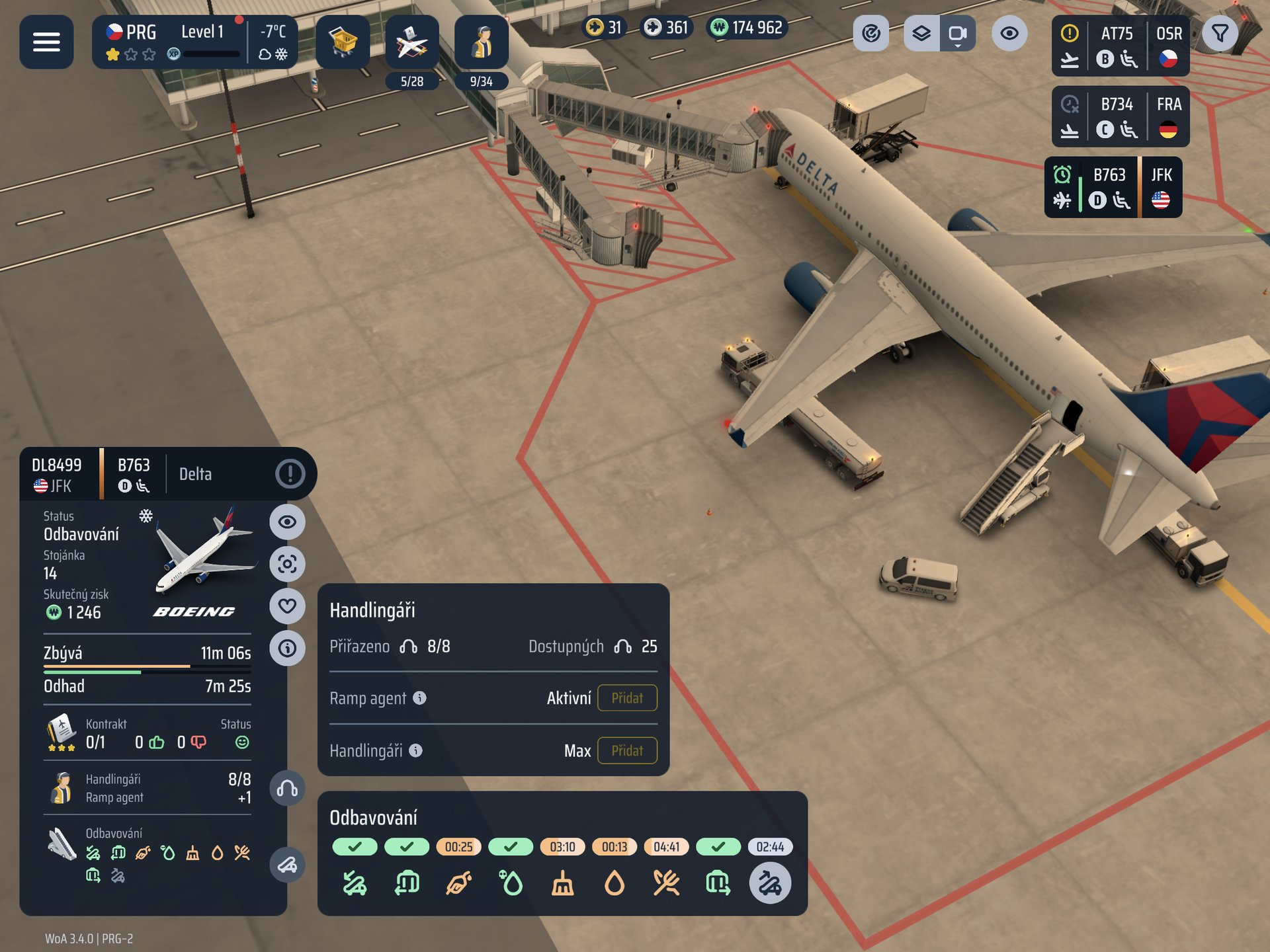Add a Ramp agent with Přidat
This screenshot has width=1270, height=952.
[626, 698]
